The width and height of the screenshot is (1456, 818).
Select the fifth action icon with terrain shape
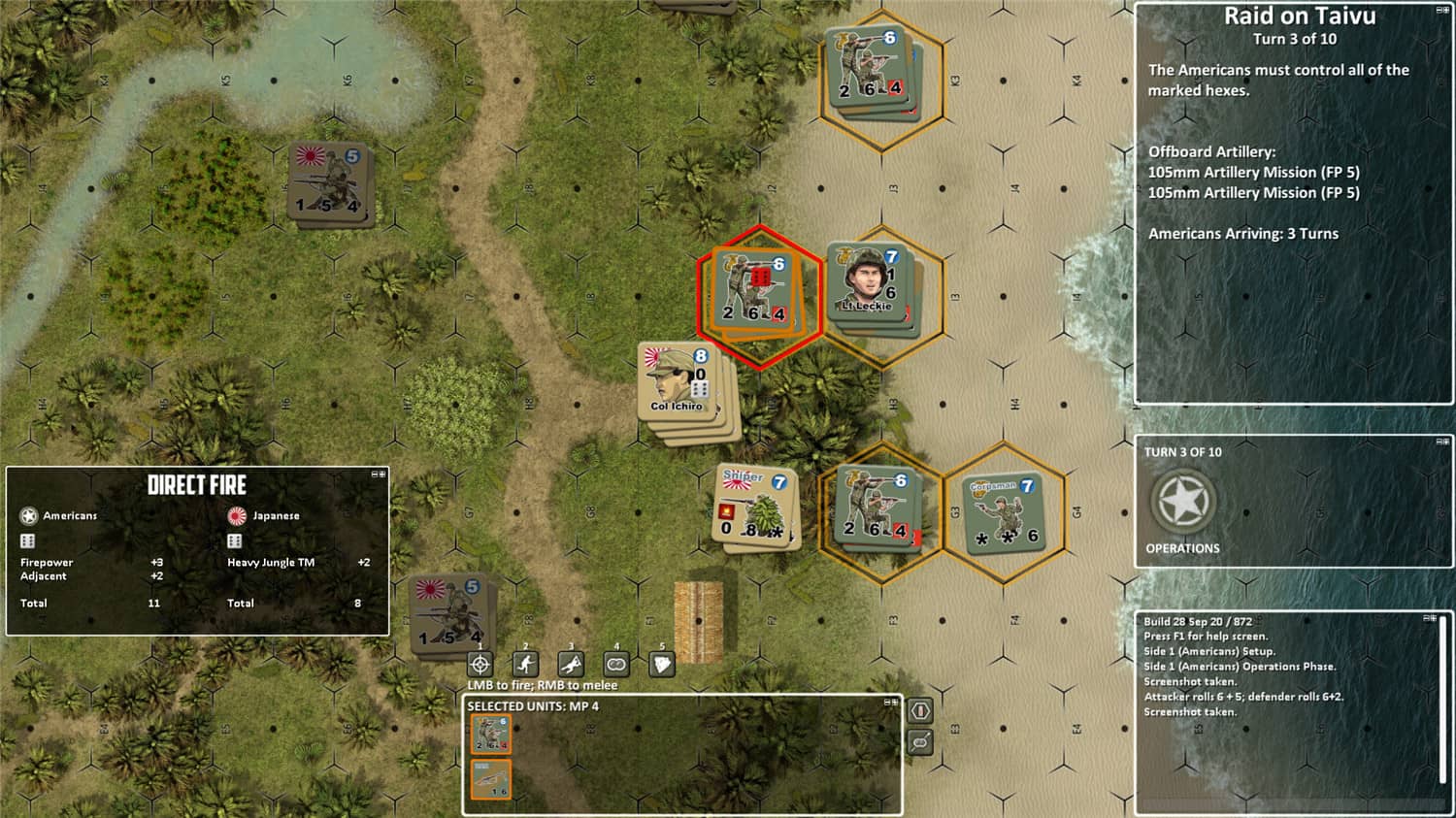point(661,664)
